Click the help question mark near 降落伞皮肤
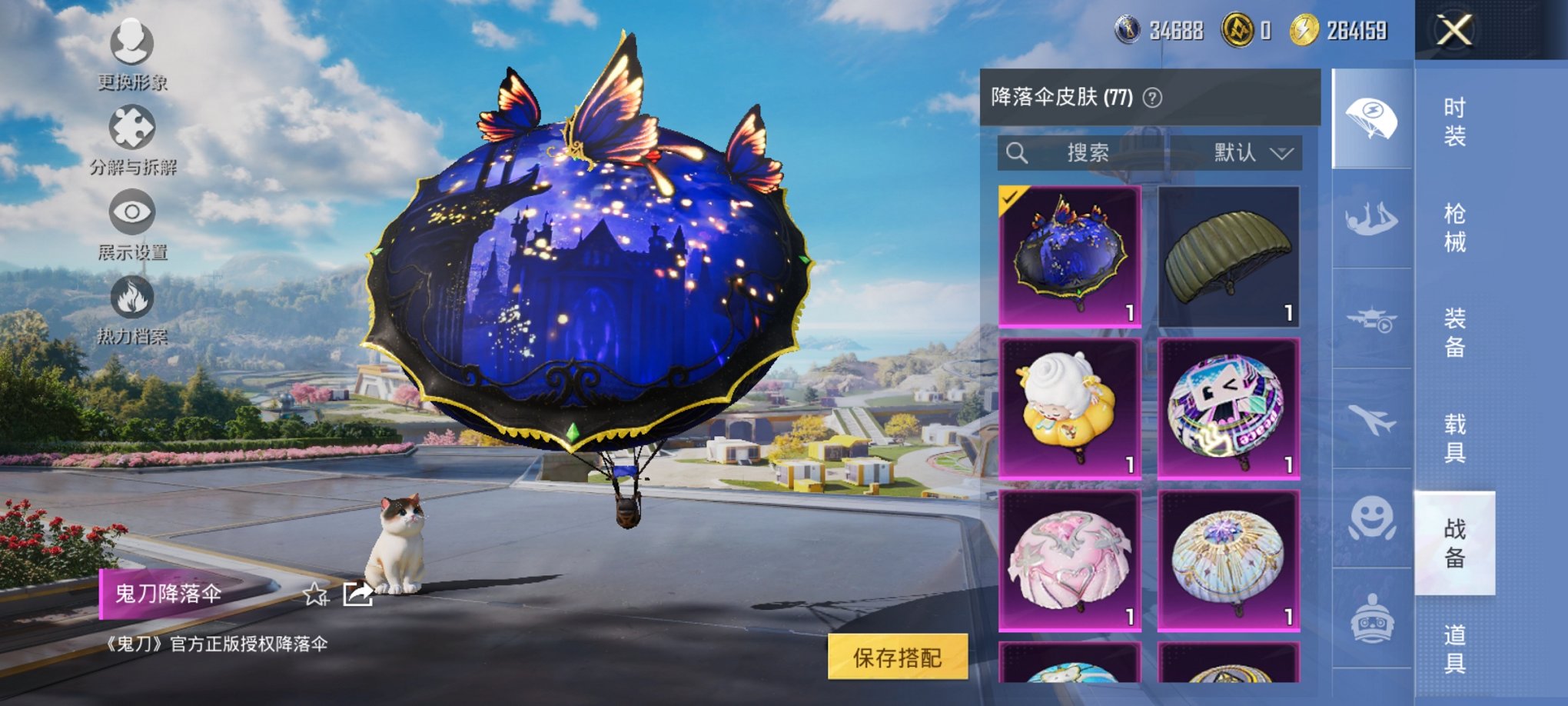1568x706 pixels. point(1152,98)
